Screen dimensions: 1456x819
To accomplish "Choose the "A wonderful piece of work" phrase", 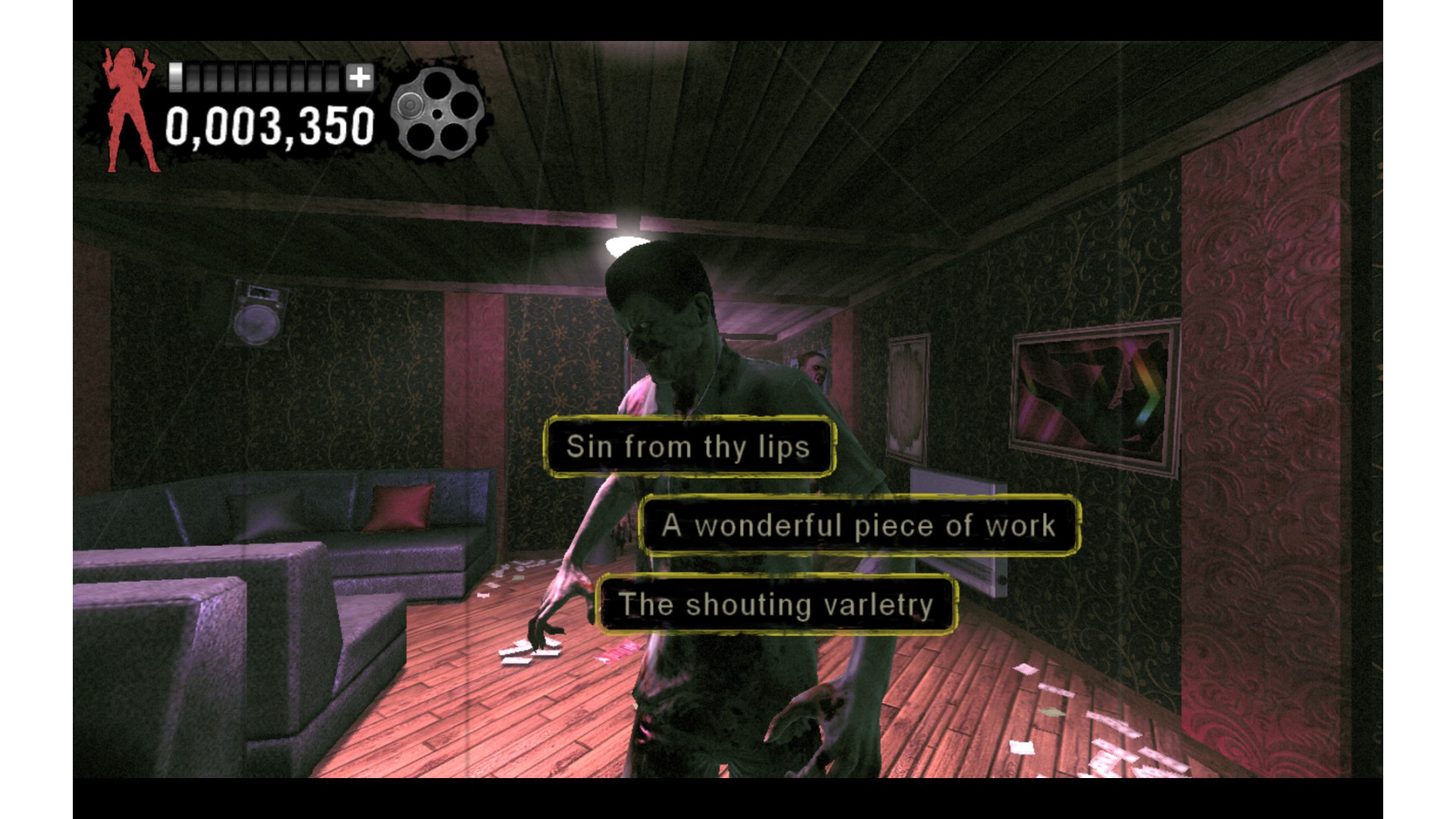I will tap(859, 526).
